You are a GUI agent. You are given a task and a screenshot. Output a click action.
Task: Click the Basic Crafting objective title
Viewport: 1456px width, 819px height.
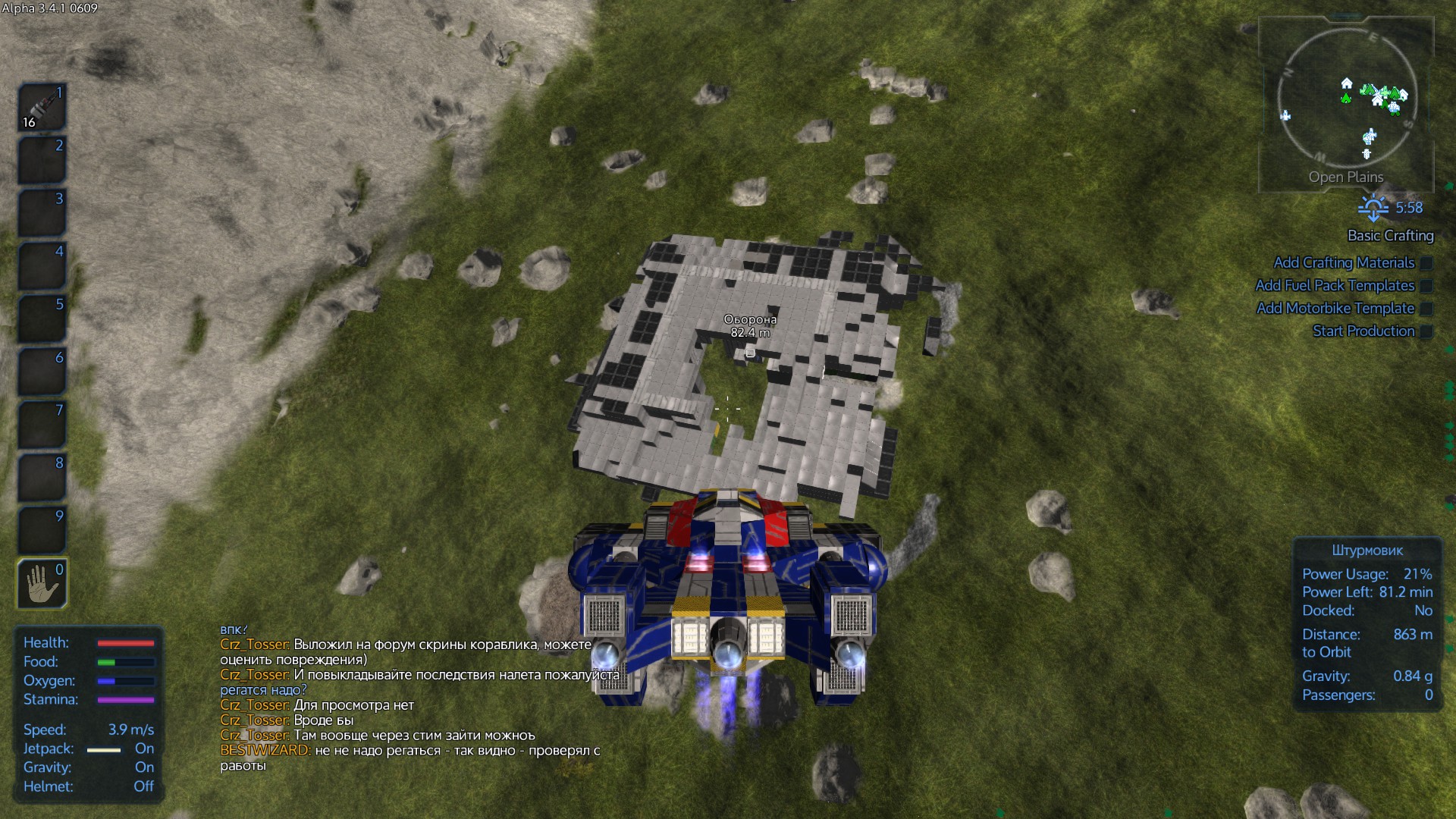(1390, 236)
